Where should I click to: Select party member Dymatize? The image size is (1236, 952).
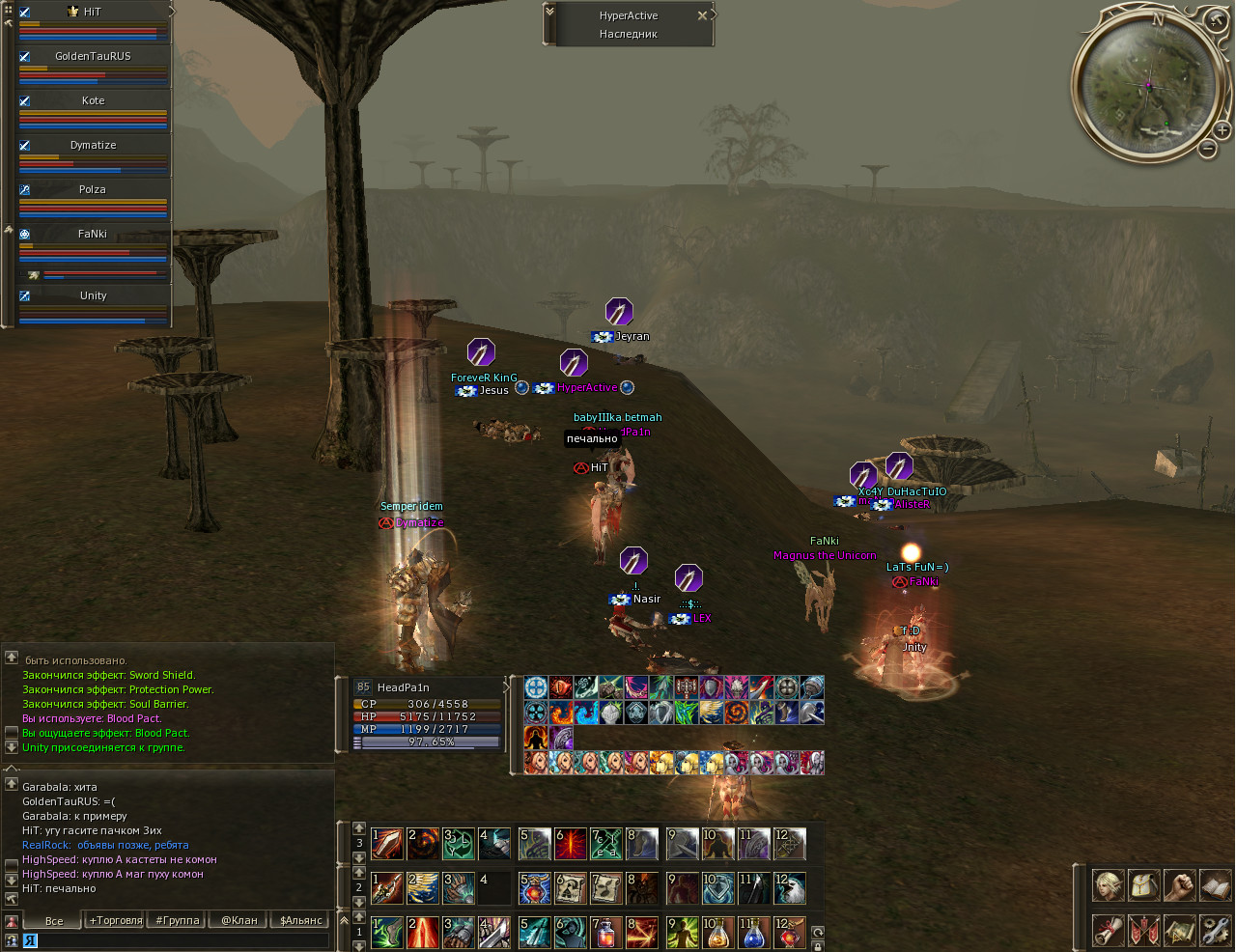93,145
